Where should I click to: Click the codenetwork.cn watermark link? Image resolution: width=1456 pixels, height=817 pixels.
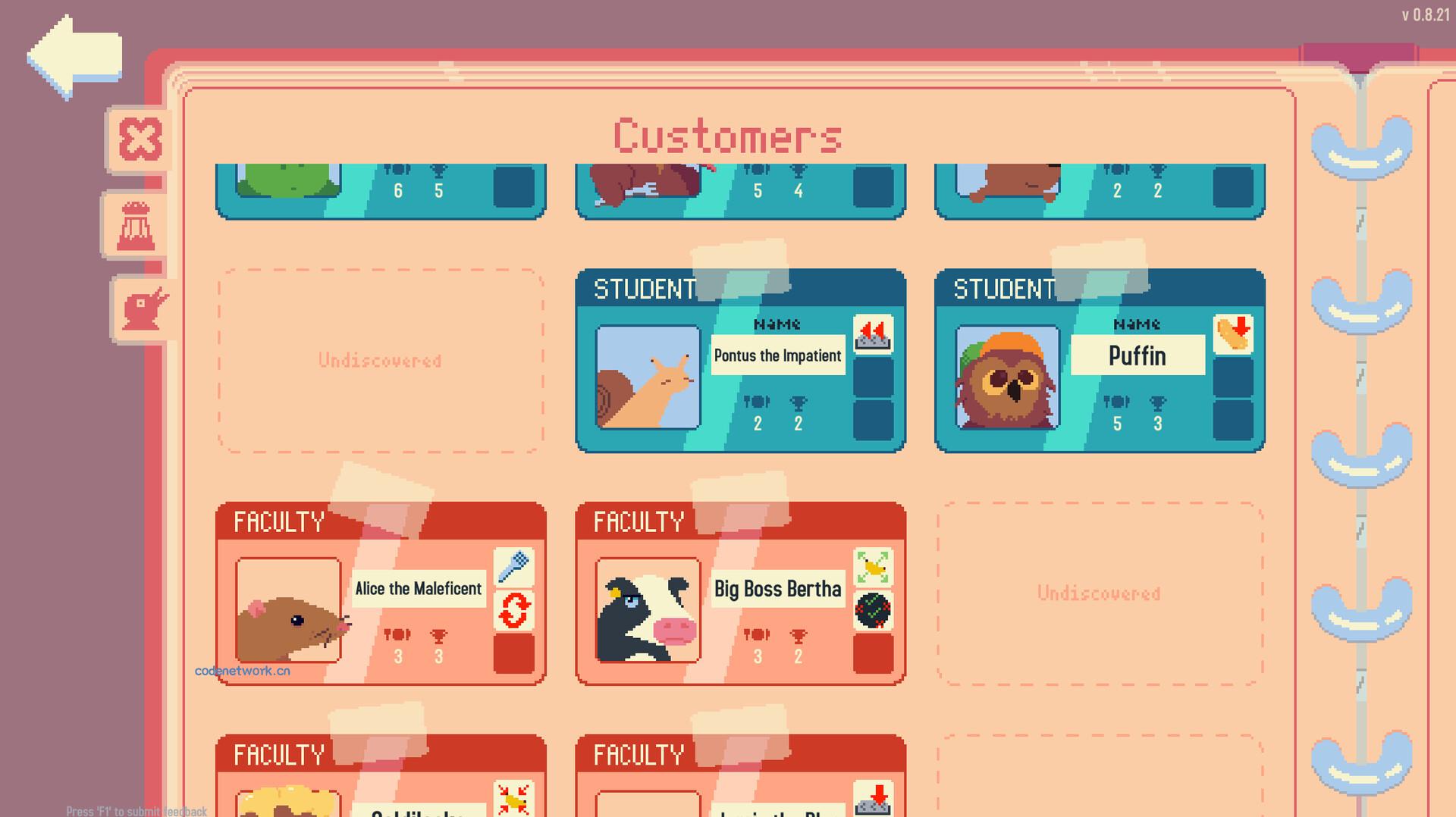[x=244, y=671]
